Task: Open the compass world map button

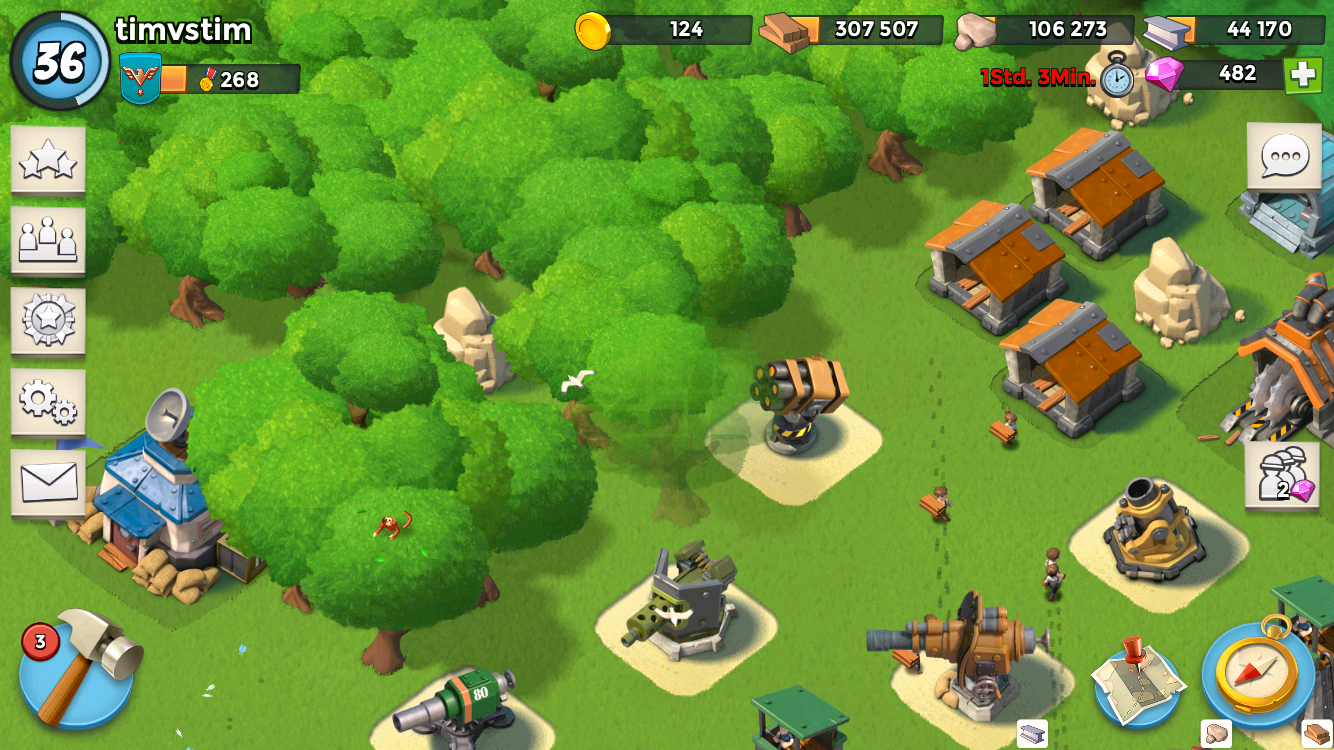Action: 1258,673
